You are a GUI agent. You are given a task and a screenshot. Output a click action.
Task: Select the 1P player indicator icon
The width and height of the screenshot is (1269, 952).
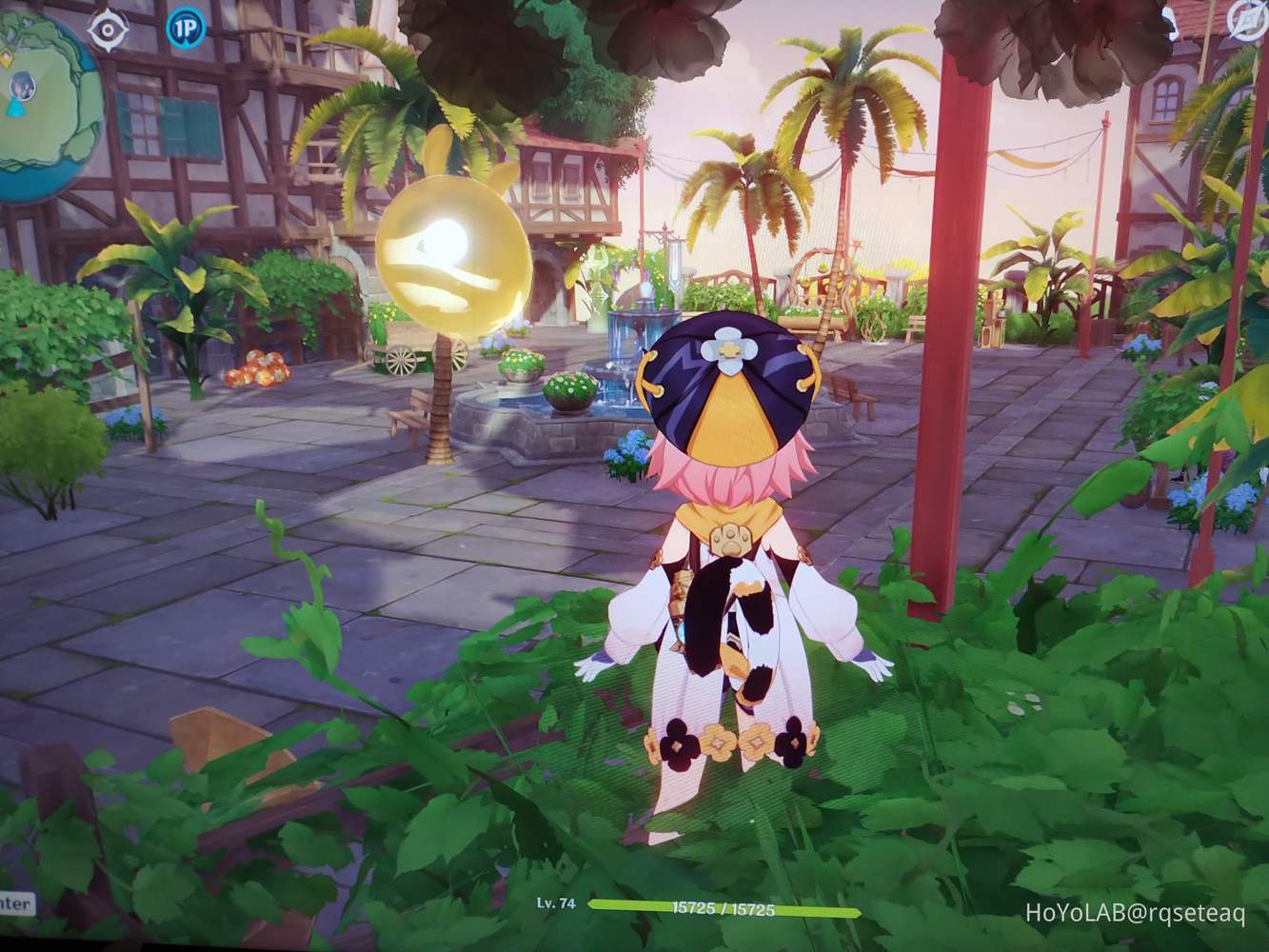pos(185,30)
